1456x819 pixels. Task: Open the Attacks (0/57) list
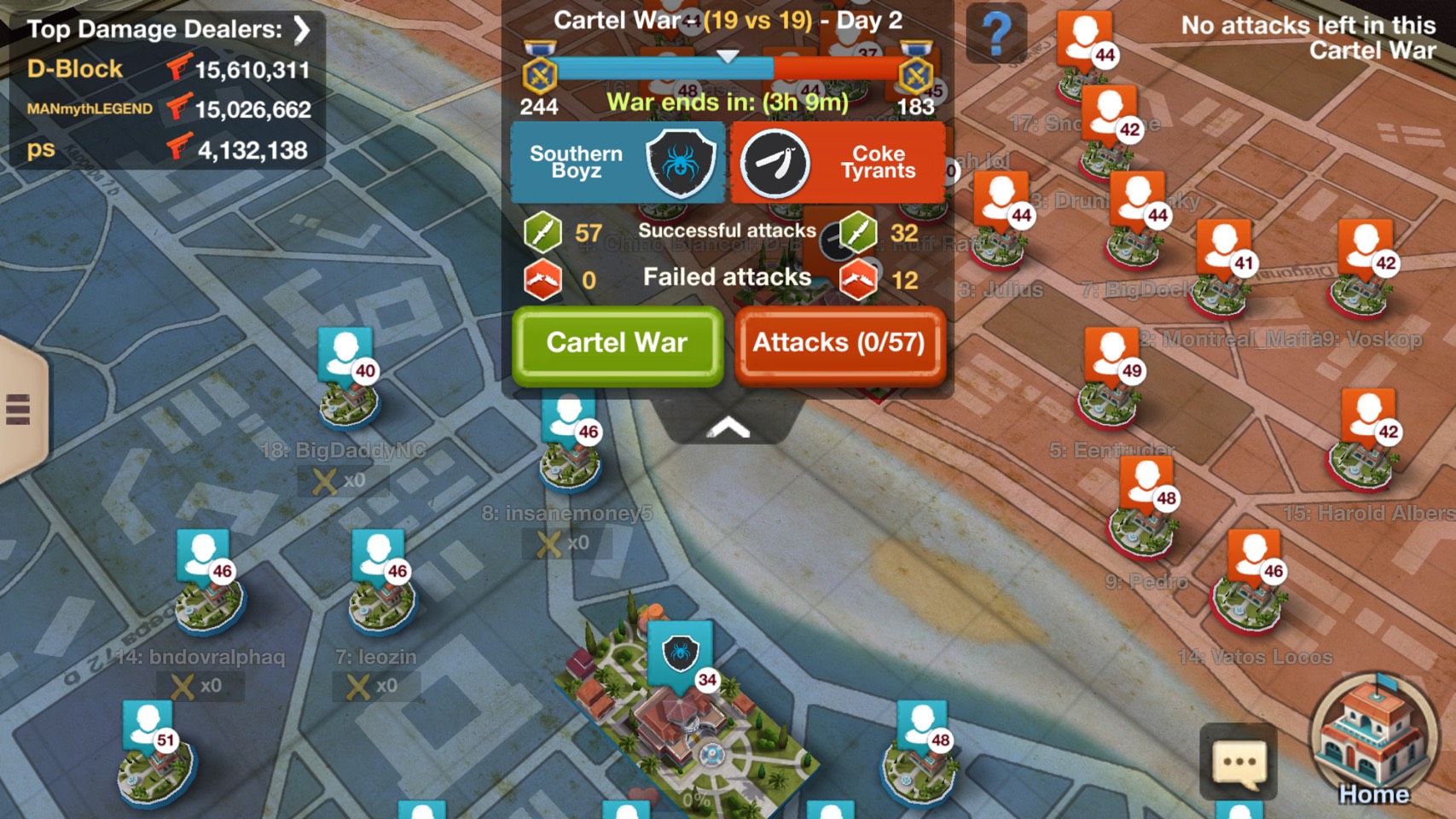839,344
